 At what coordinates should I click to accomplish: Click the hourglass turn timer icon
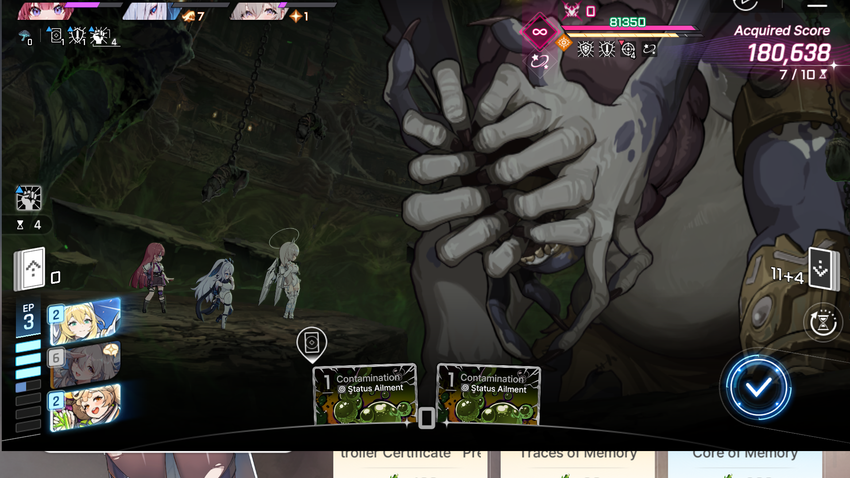click(x=822, y=324)
